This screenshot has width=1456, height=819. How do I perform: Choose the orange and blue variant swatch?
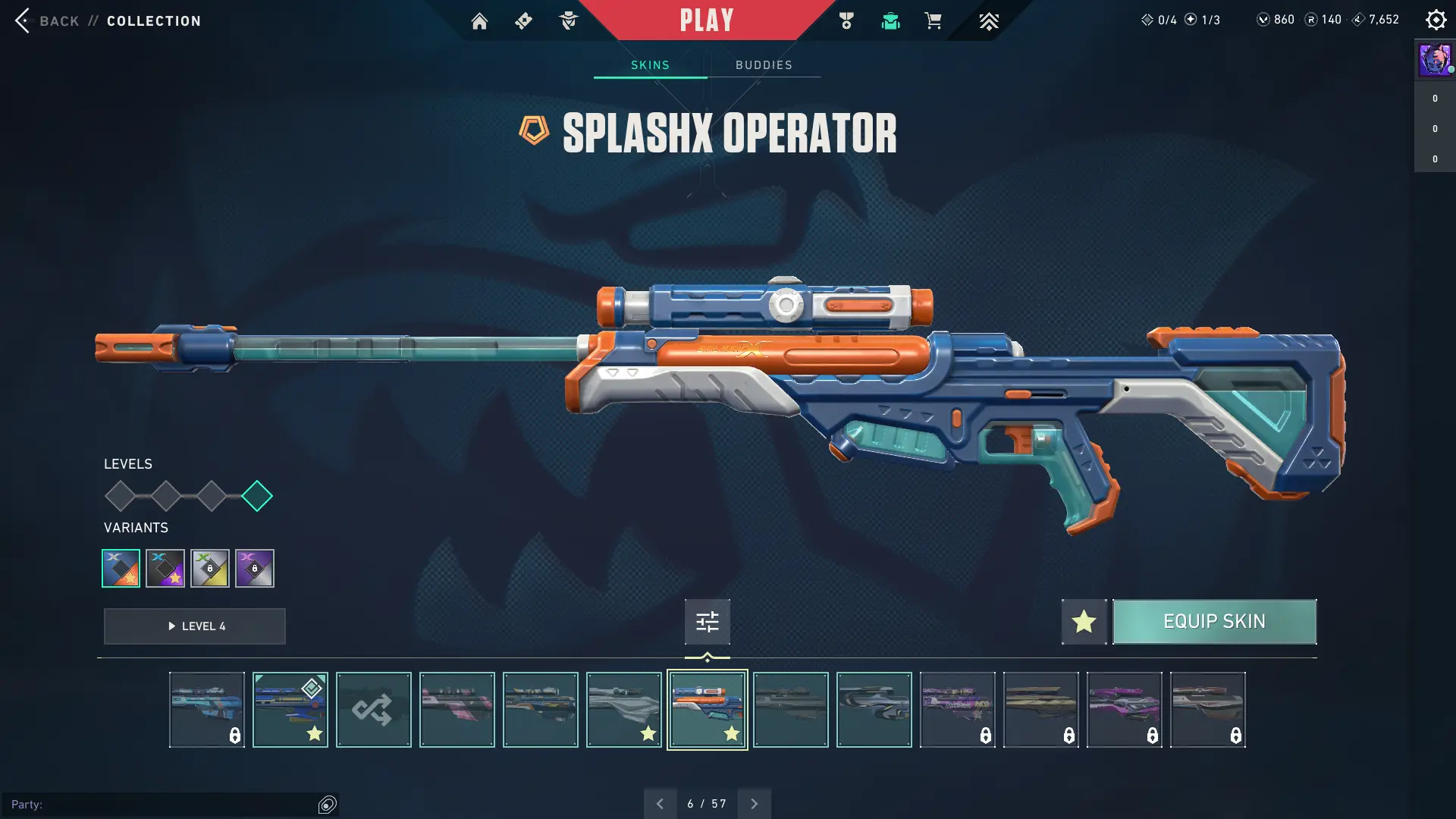(x=121, y=568)
